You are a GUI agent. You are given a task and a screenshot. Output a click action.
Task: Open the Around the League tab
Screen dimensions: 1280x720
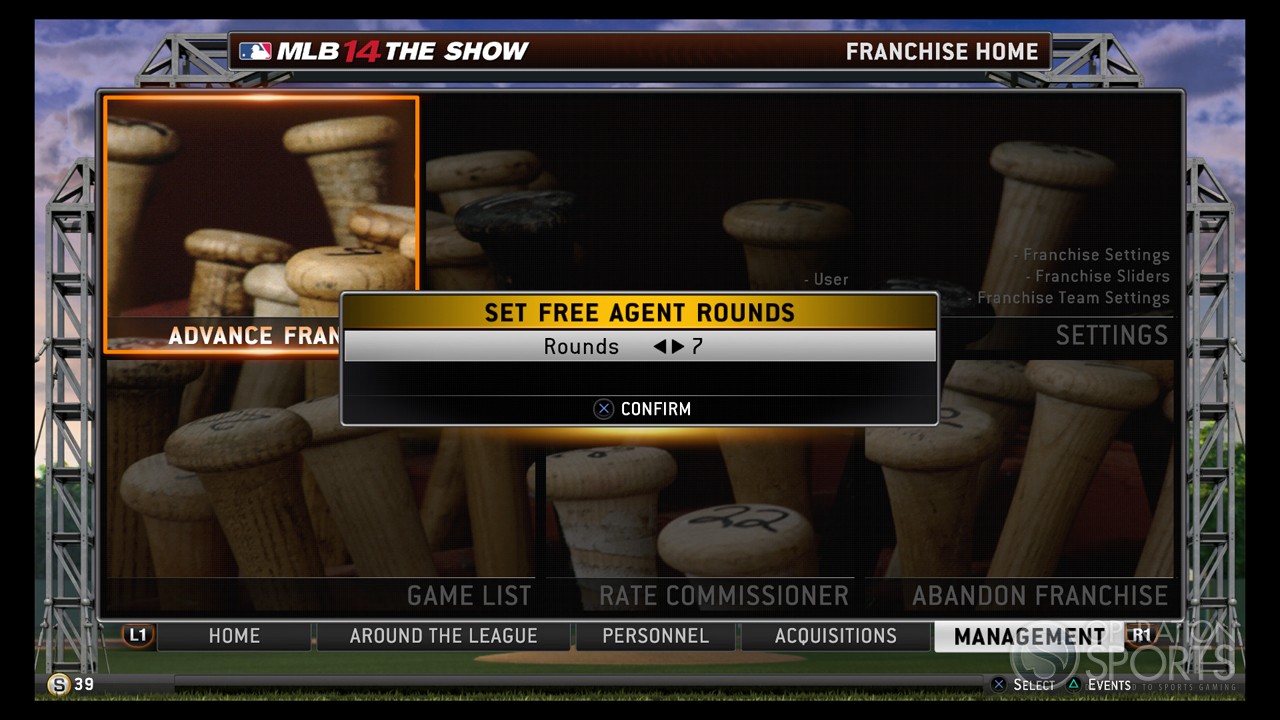coord(443,636)
